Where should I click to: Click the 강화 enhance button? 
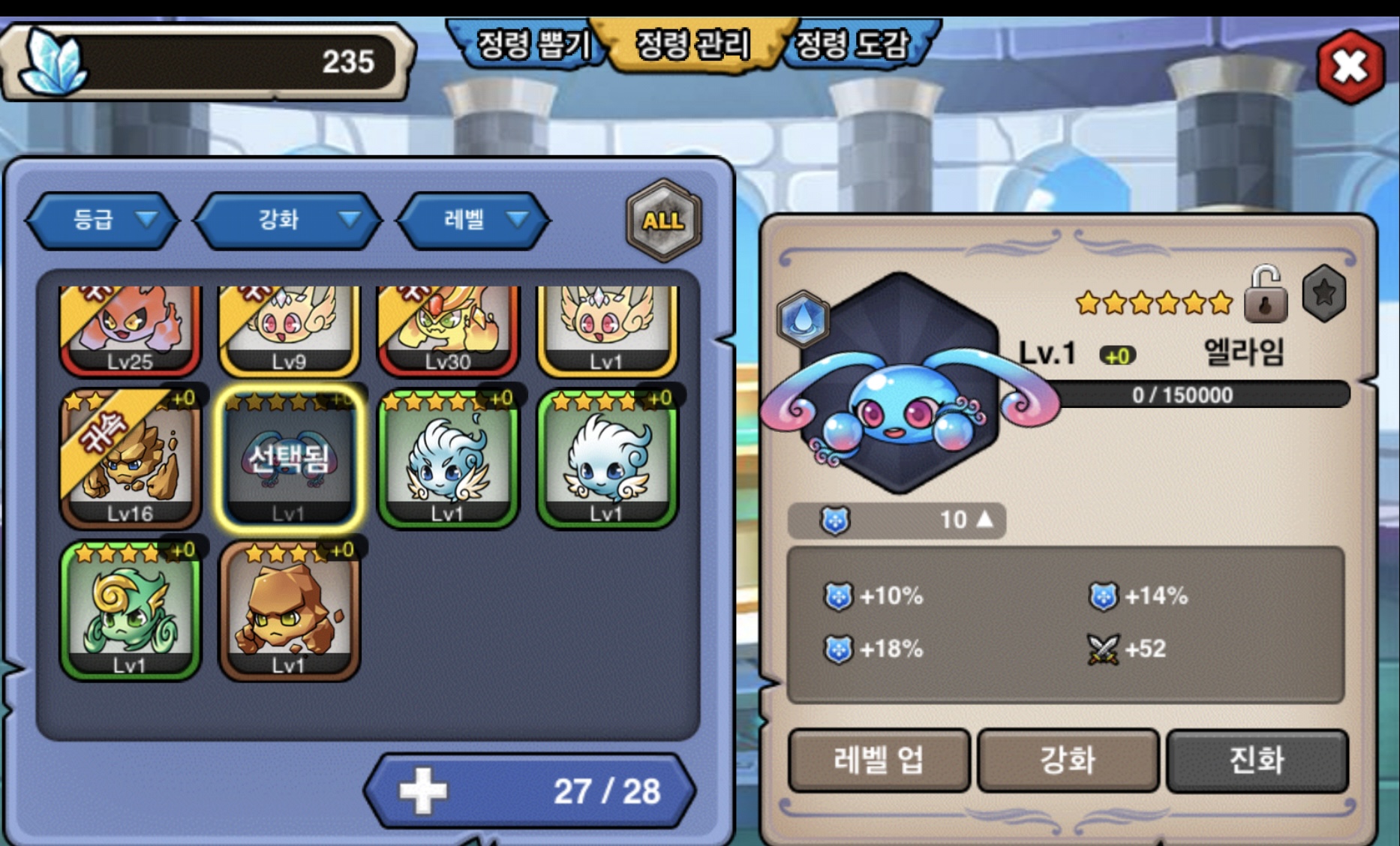click(1068, 760)
